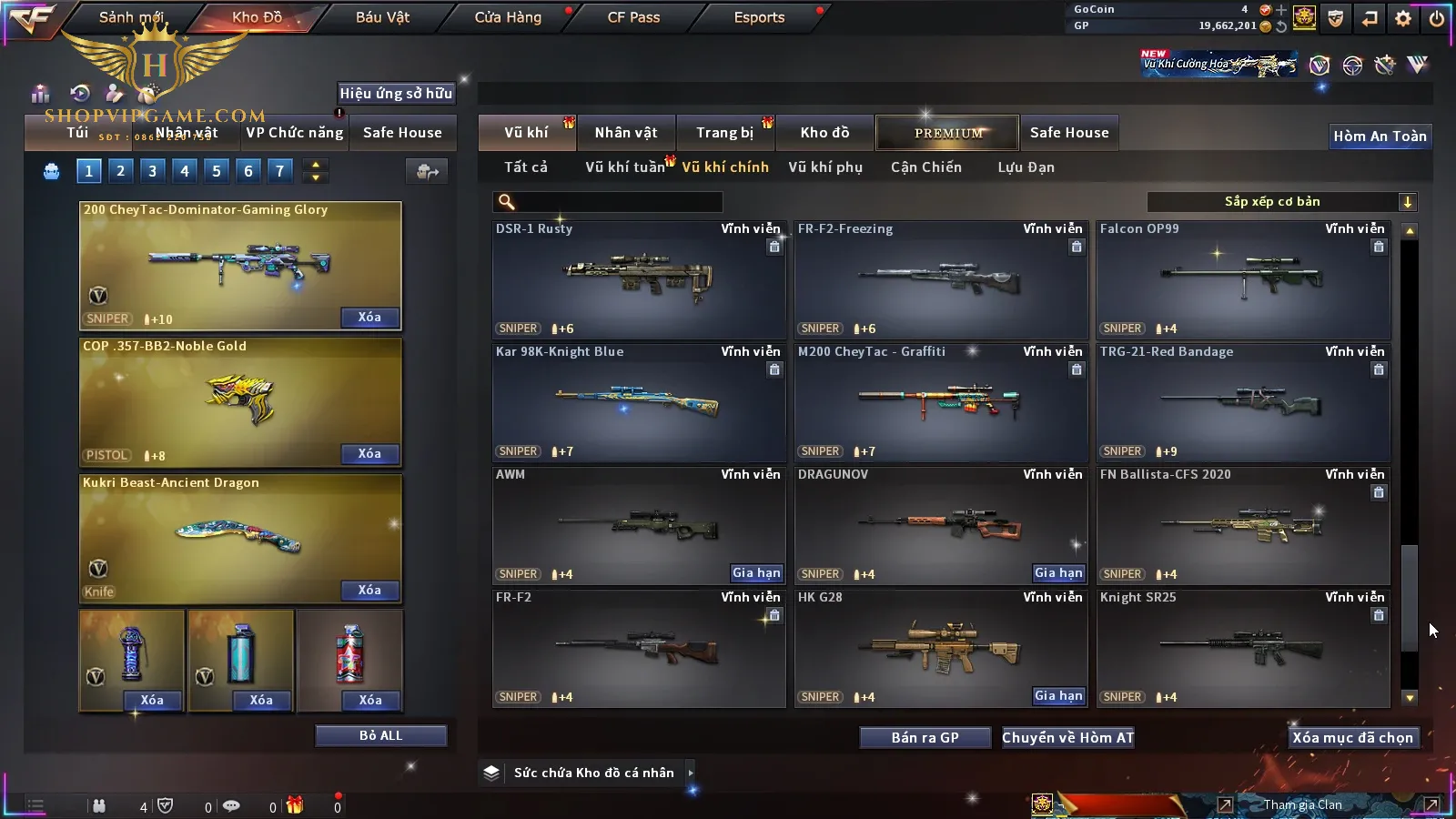Go to the CF Pass menu
Viewport: 1456px width, 819px height.
click(x=633, y=17)
